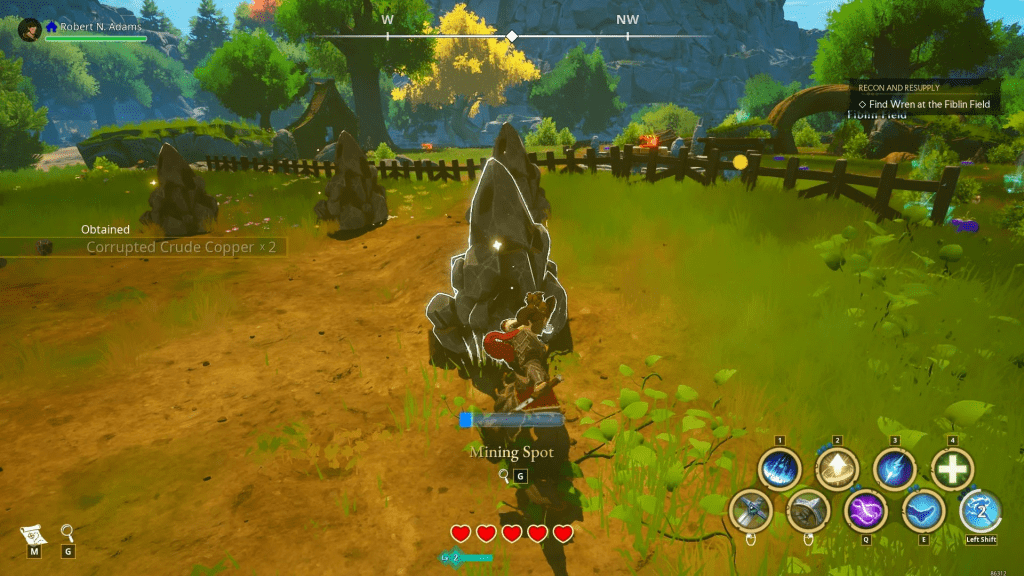Use the glowing upward arrow ability

point(836,468)
